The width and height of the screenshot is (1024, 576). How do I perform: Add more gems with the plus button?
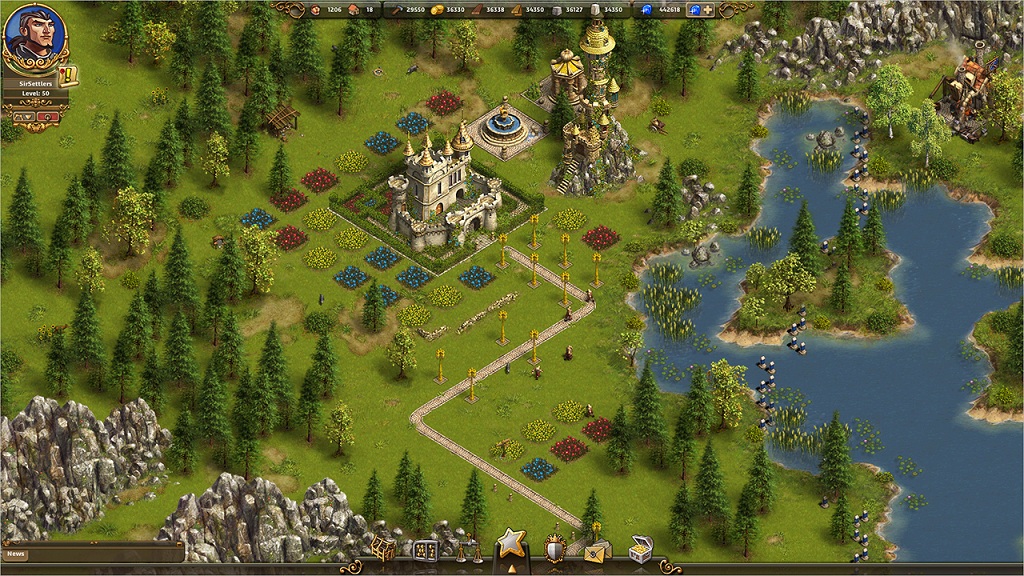[x=708, y=10]
